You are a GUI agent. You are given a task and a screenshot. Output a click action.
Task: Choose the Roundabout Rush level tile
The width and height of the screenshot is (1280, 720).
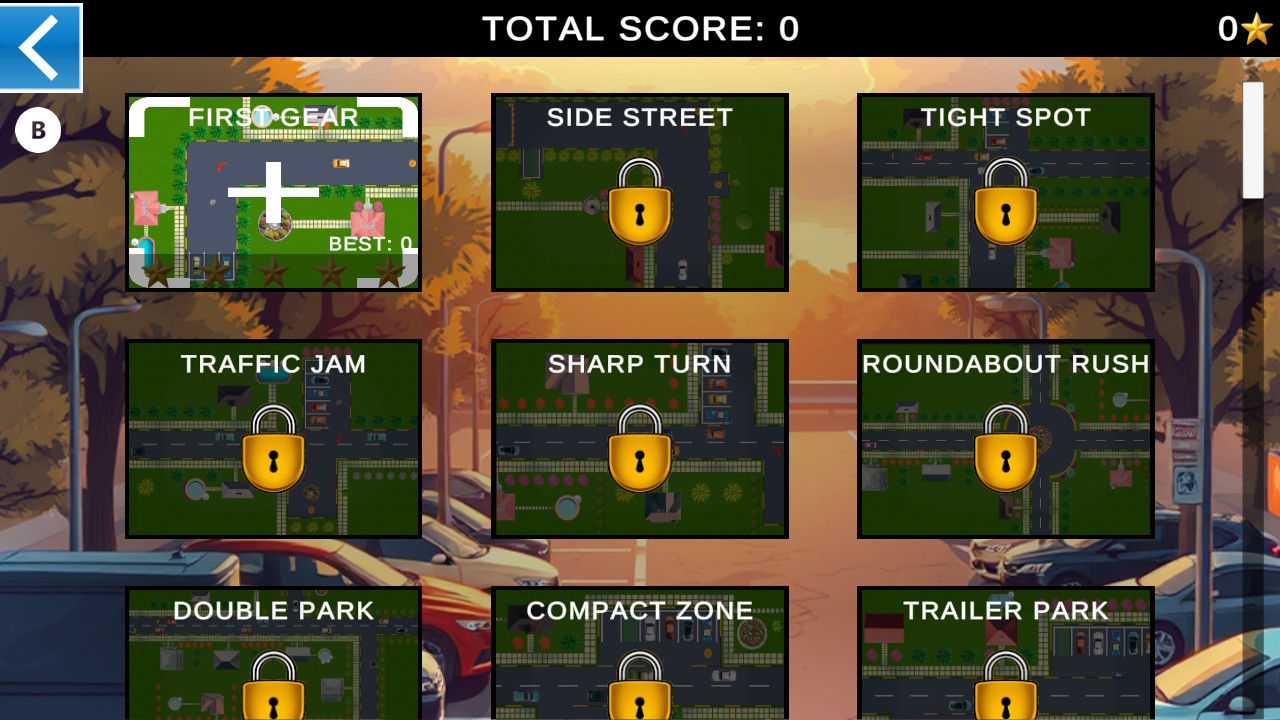point(1005,438)
